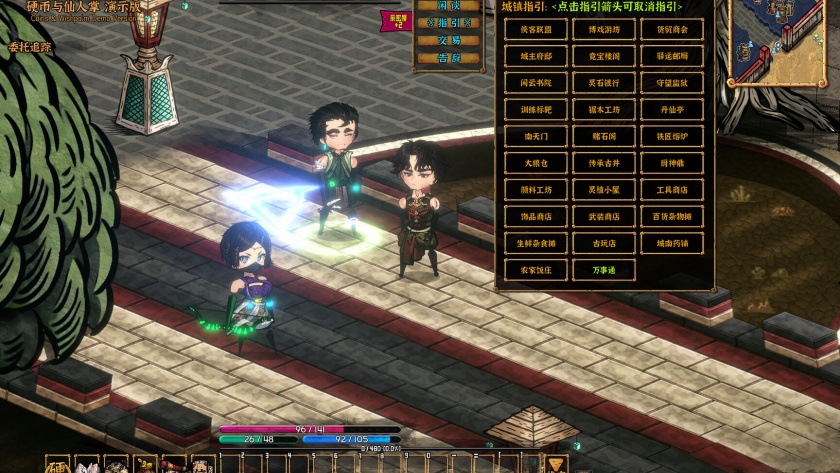The image size is (840, 473).
Task: Choose 训练标靶 in the guide list
Action: coord(533,110)
